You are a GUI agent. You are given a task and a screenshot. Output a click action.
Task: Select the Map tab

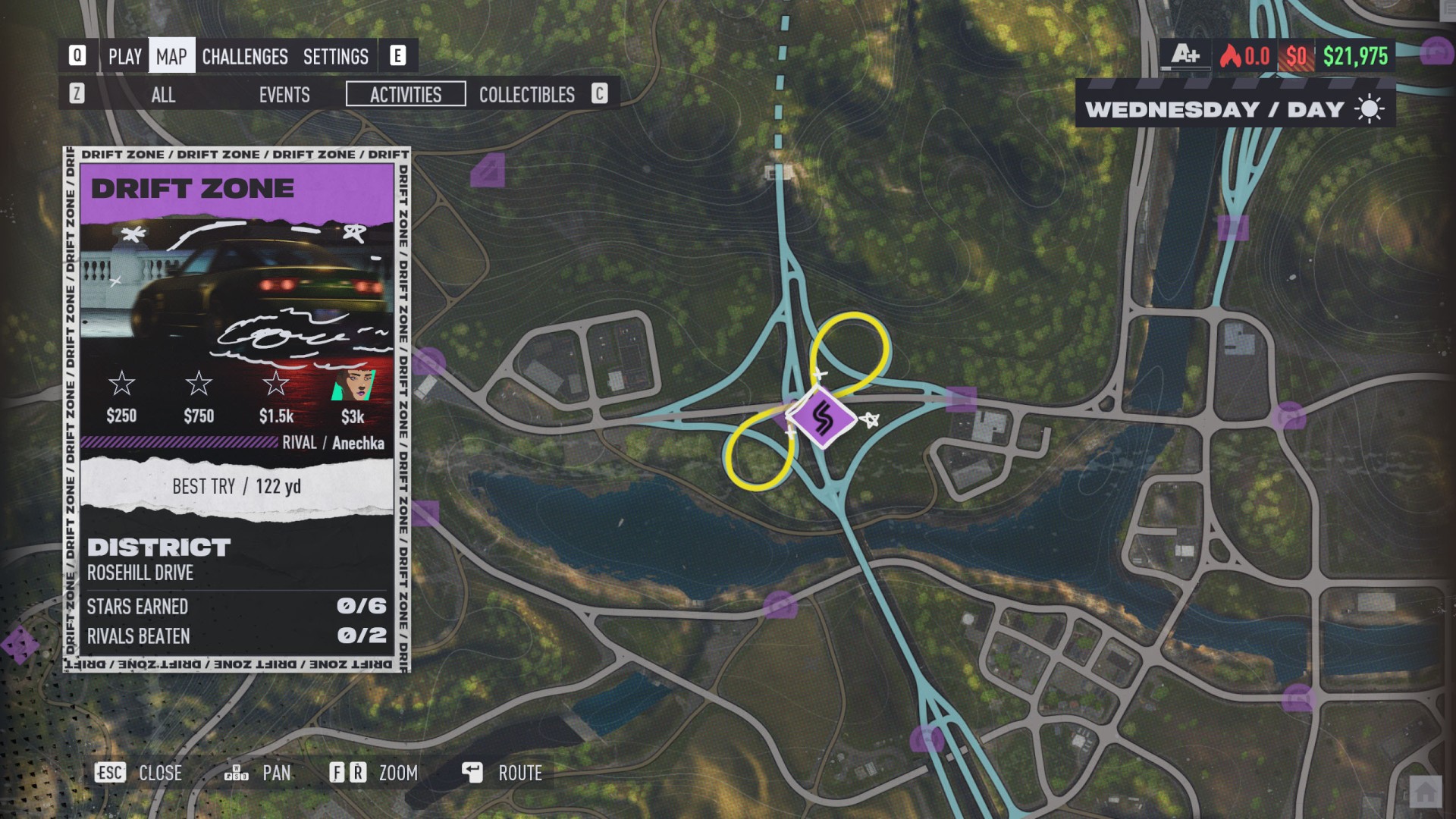[x=171, y=56]
